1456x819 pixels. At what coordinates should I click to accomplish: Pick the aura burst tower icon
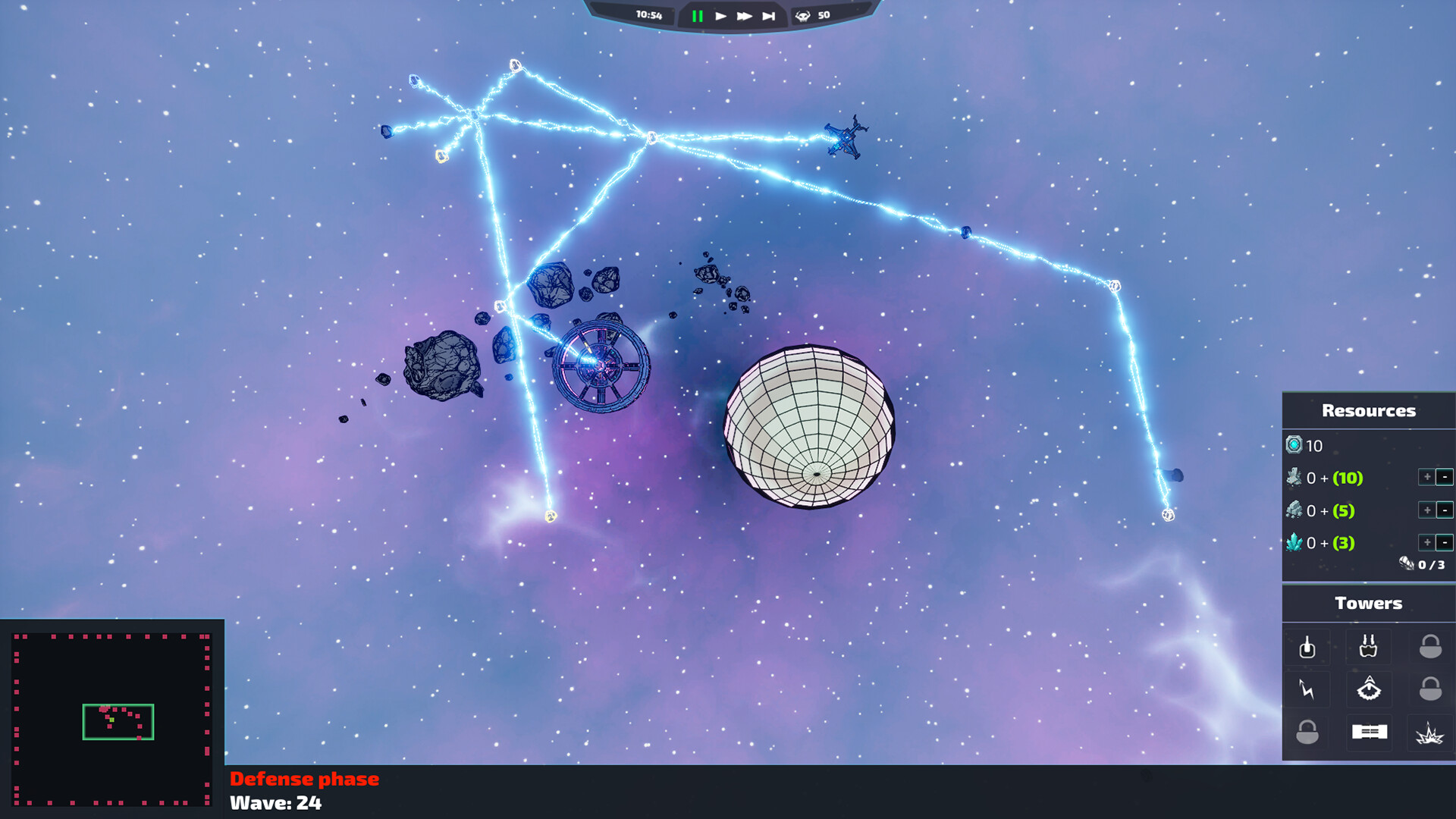click(x=1369, y=689)
